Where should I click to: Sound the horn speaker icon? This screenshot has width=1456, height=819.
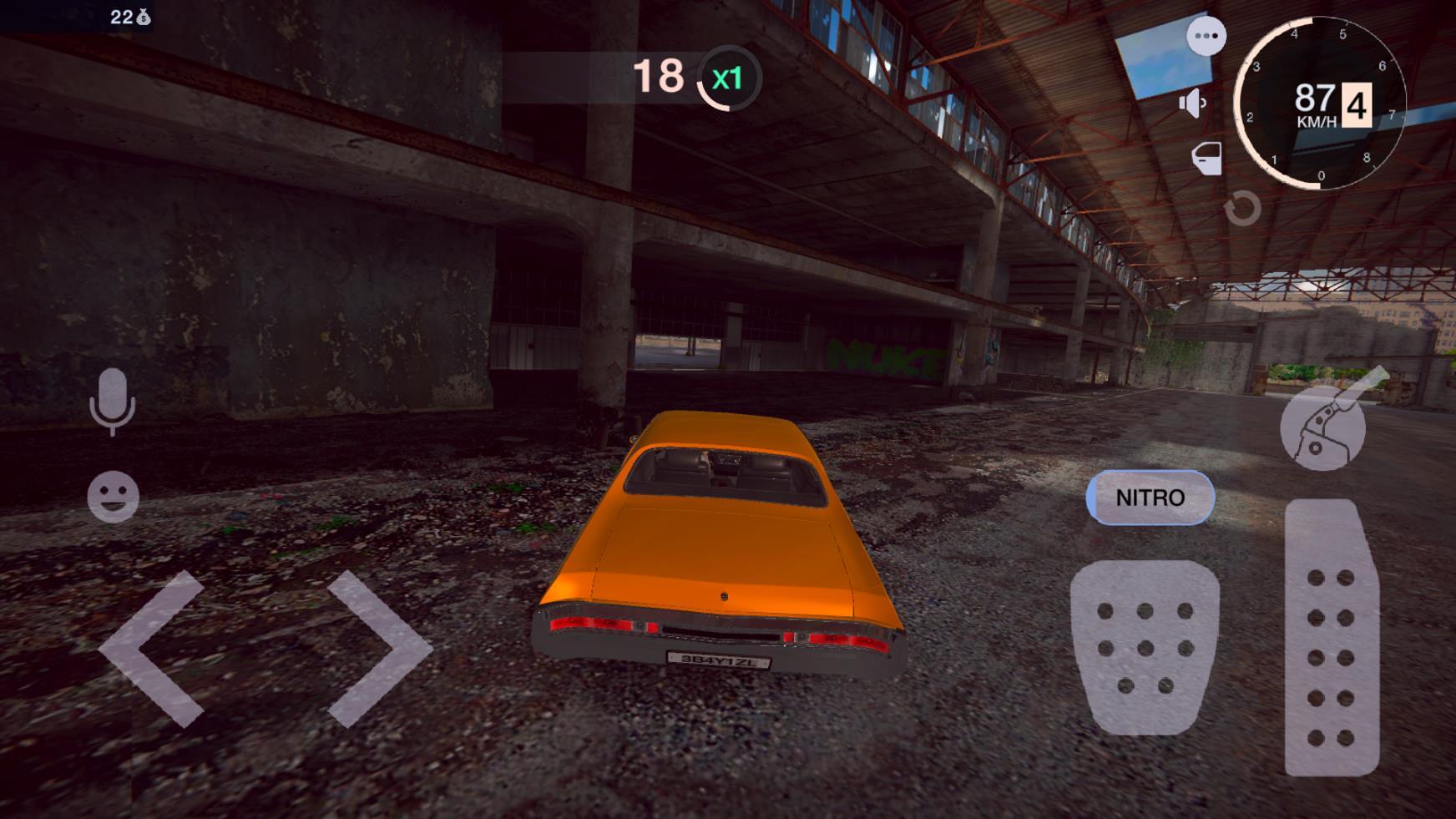1192,104
